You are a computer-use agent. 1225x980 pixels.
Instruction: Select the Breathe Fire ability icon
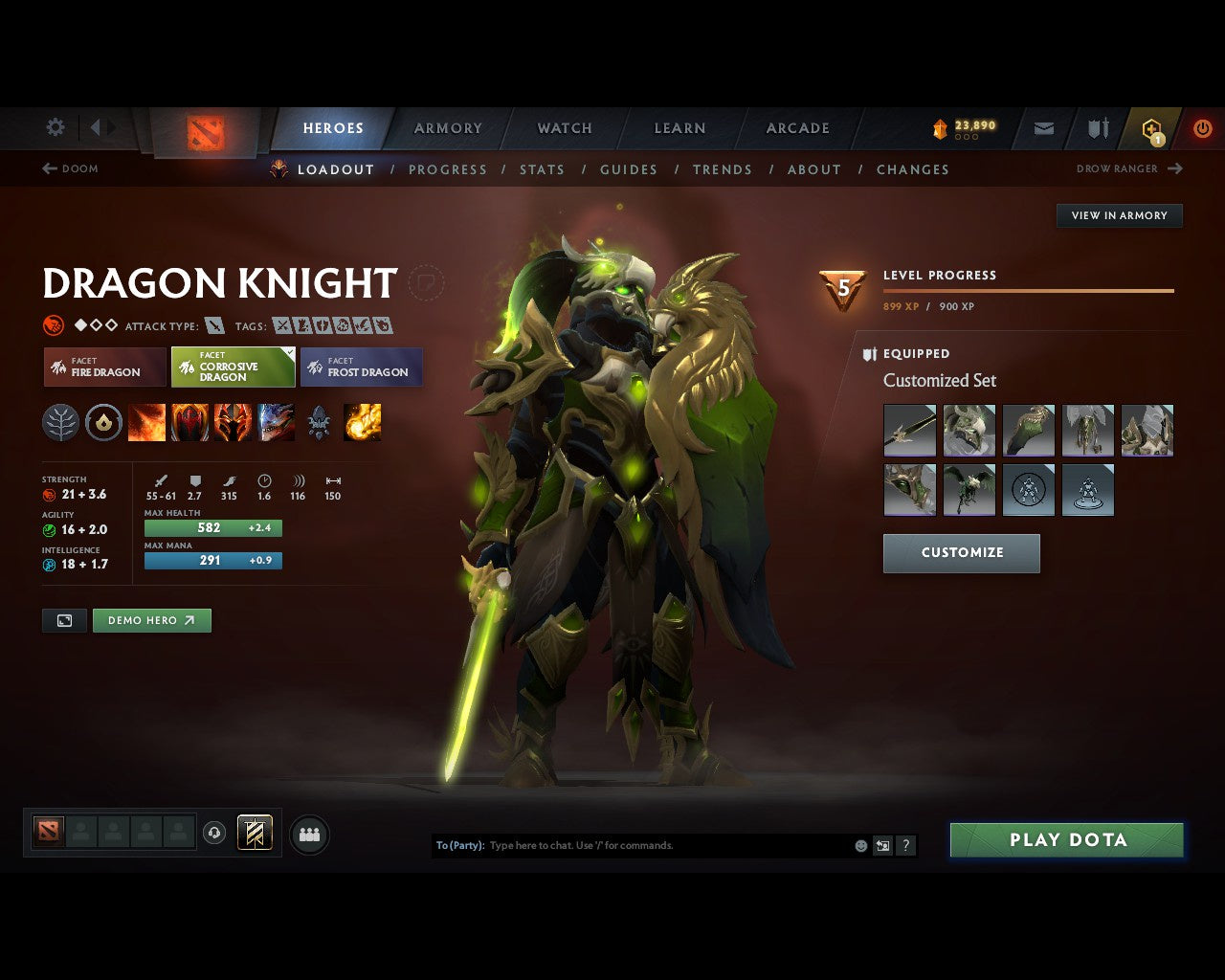146,421
